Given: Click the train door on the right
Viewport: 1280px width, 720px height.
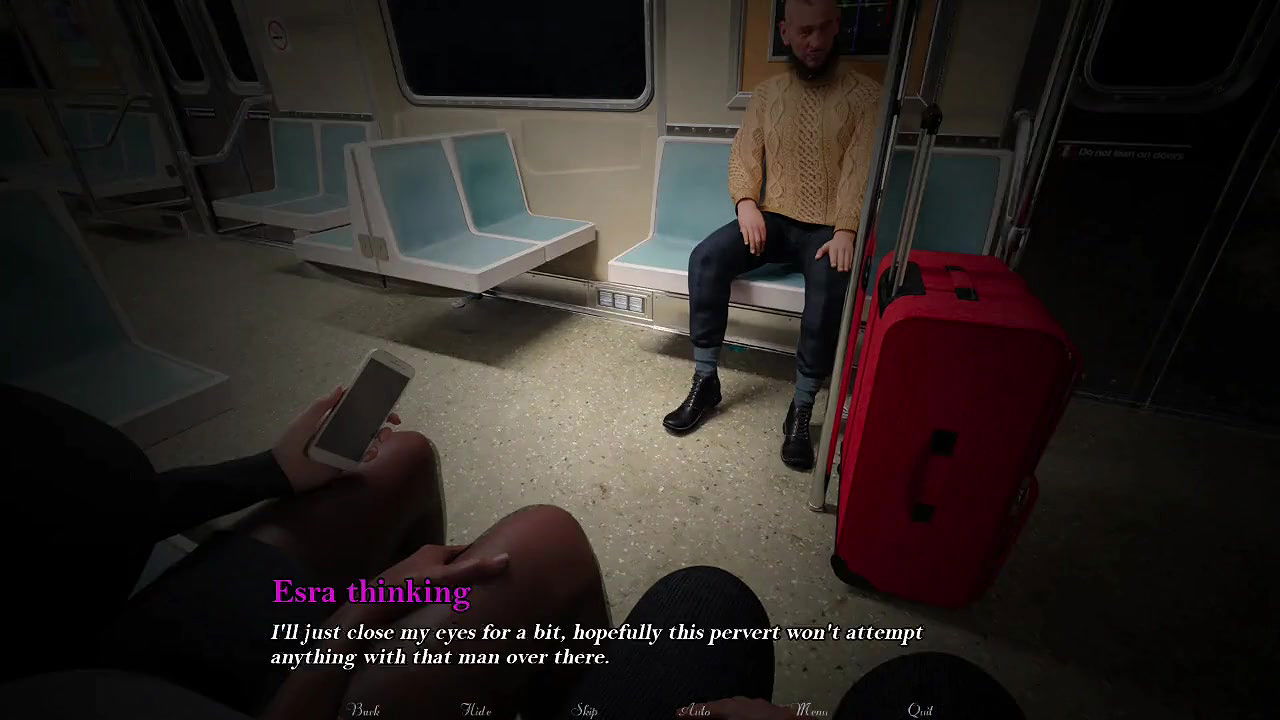Looking at the screenshot, I should (x=1170, y=300).
